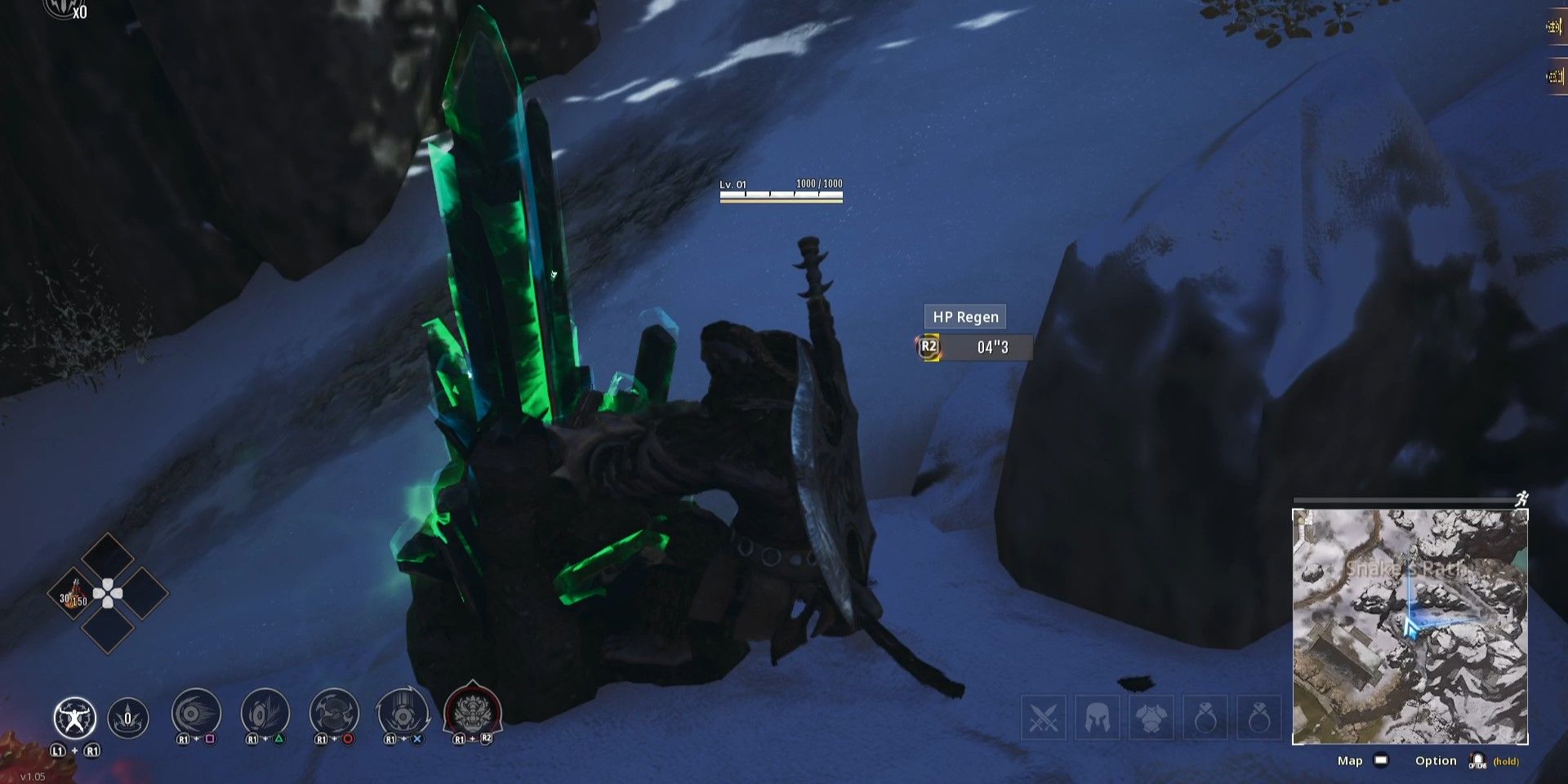Select the chest armor equipment slot icon
Viewport: 1568px width, 784px height.
tap(1153, 717)
